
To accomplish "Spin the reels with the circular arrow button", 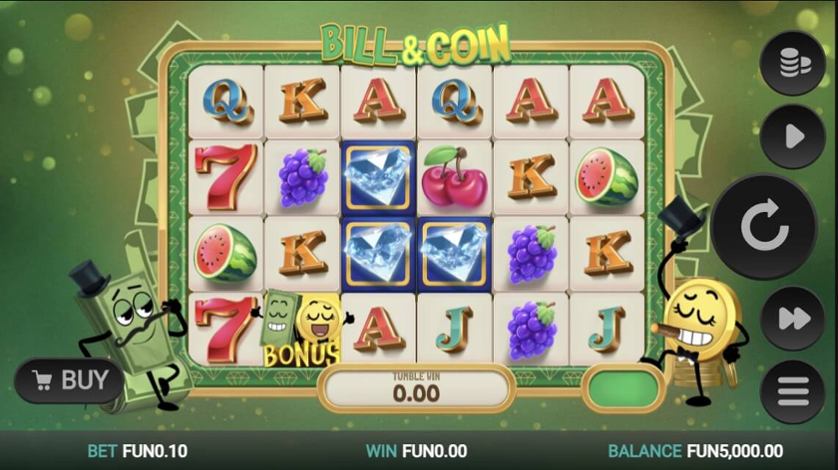I will point(765,228).
